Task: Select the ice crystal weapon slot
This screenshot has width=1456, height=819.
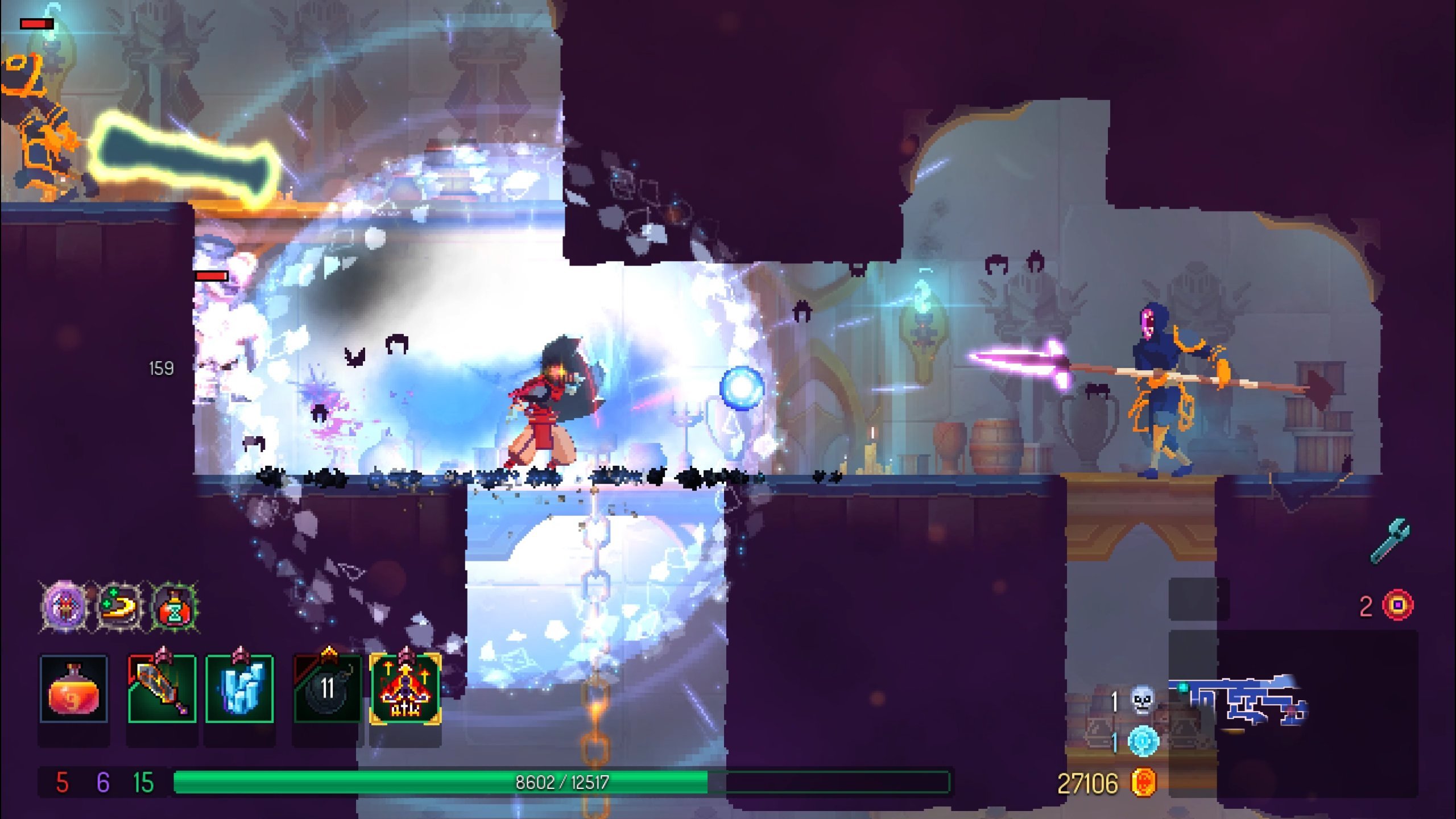Action: [239, 689]
